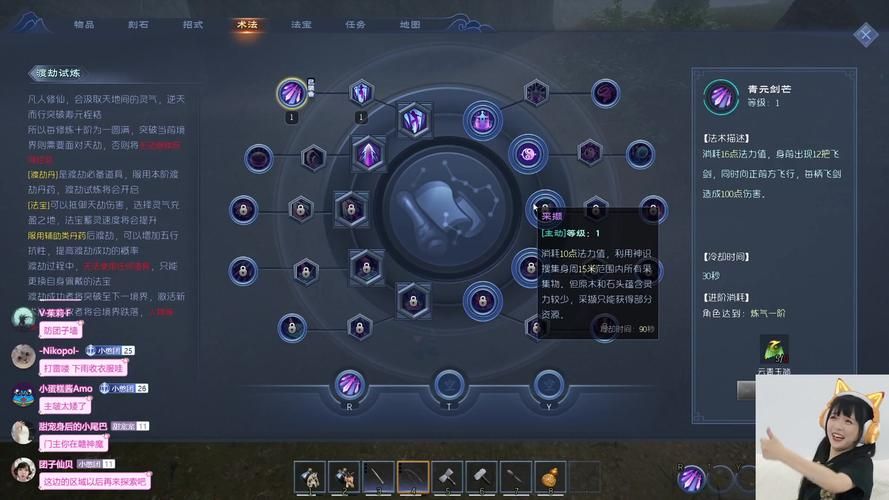Open the 任务 (Quests) tab
The height and width of the screenshot is (500, 889).
pos(355,24)
